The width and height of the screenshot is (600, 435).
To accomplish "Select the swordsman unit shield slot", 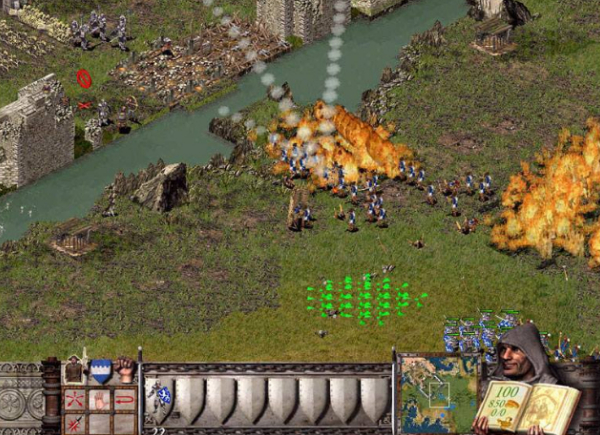I will (159, 397).
